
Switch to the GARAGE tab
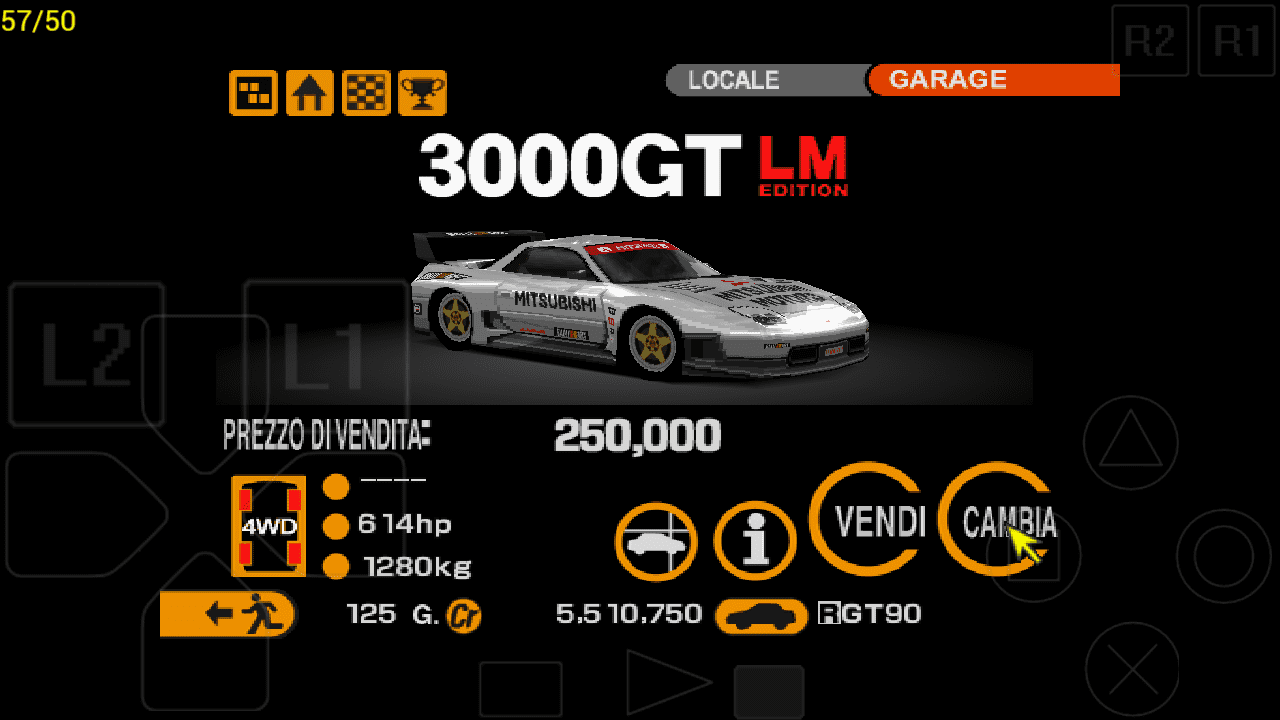[x=992, y=80]
